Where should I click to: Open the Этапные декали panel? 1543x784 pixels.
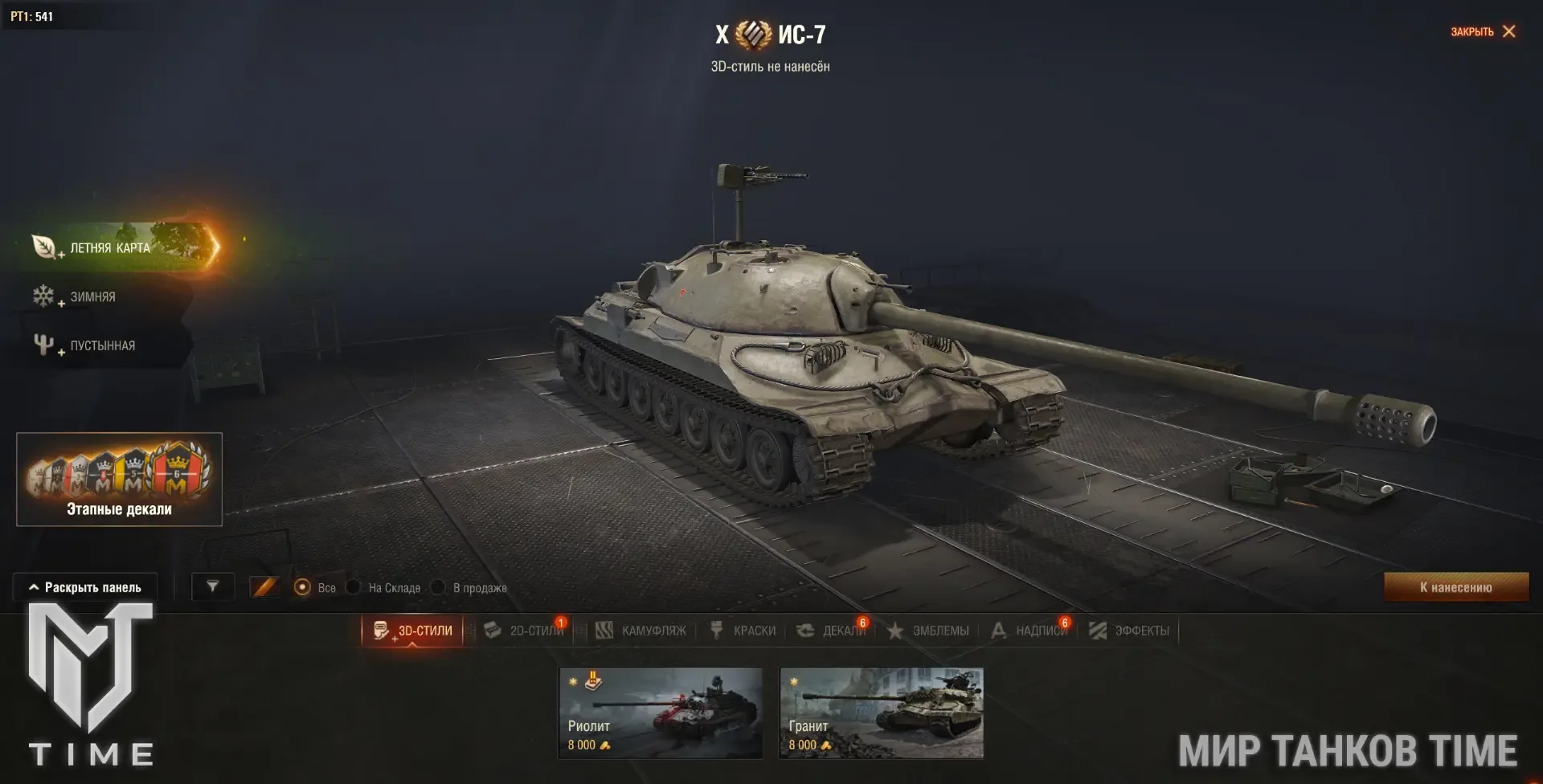click(119, 479)
